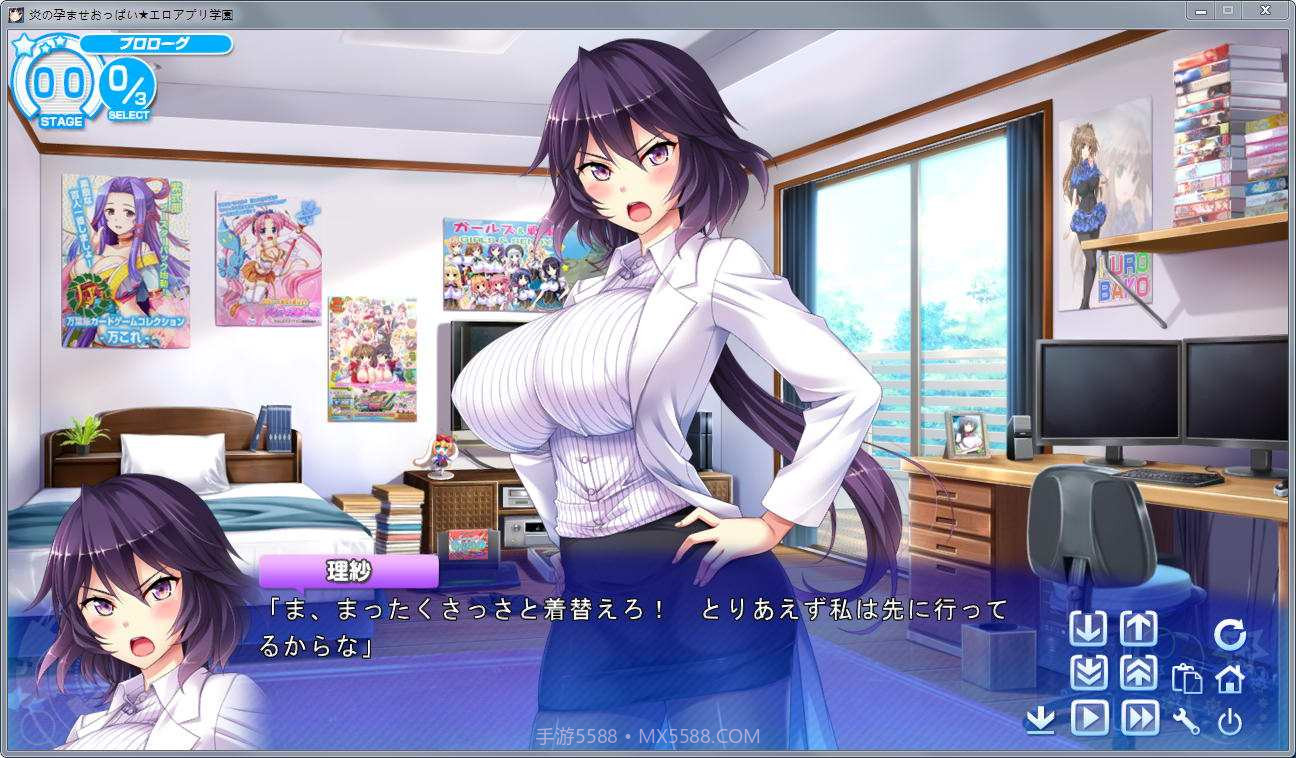Open the message backlog clipboard icon
This screenshot has height=758, width=1296.
pyautogui.click(x=1187, y=679)
